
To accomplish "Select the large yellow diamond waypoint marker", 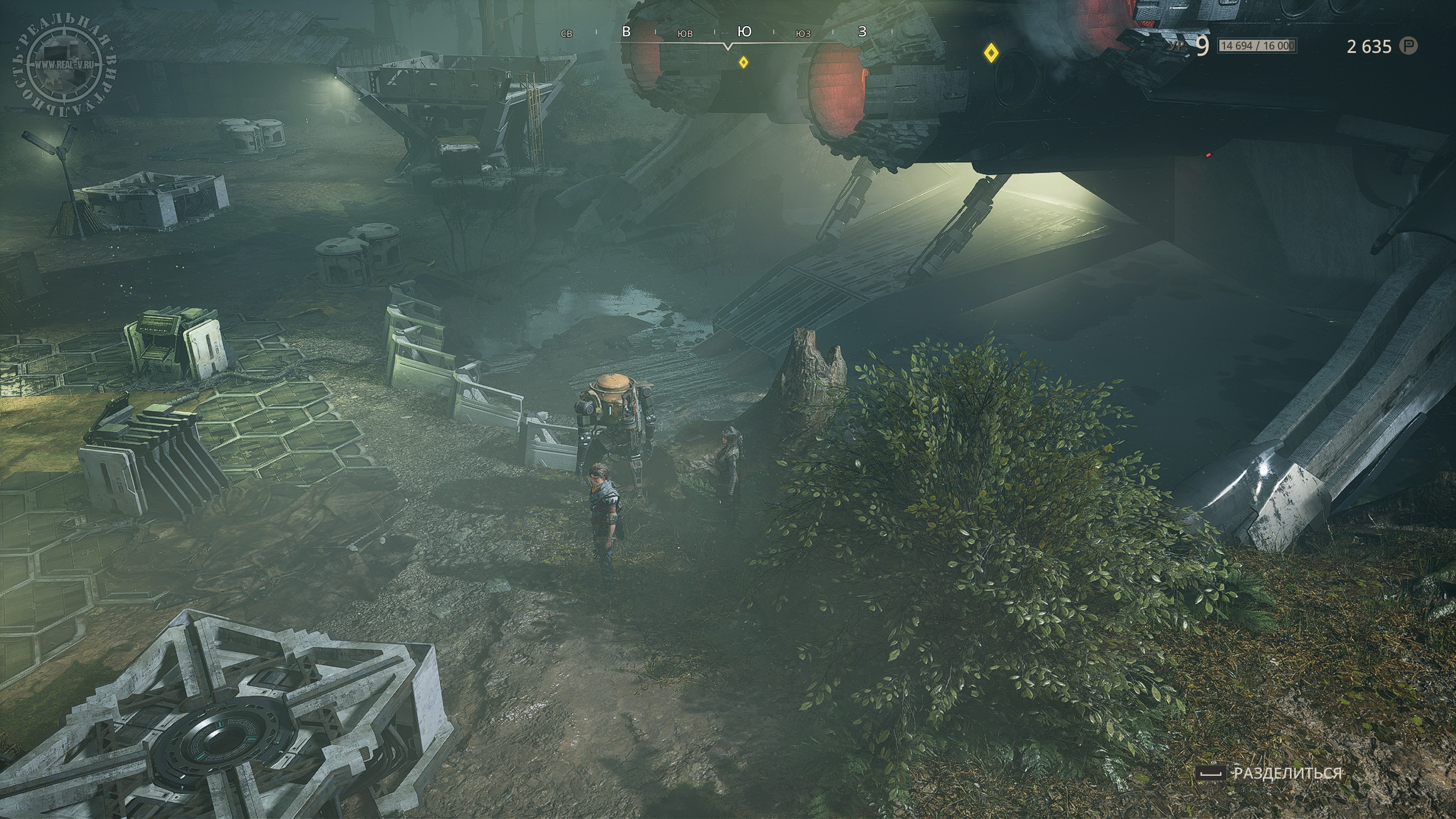I will 991,53.
